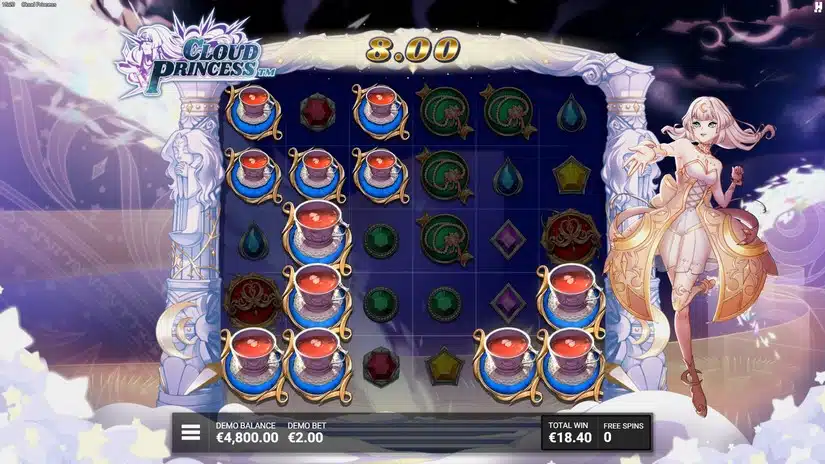The width and height of the screenshot is (825, 464).
Task: Click the Hacksaw logo in the top corner
Action: [817, 7]
